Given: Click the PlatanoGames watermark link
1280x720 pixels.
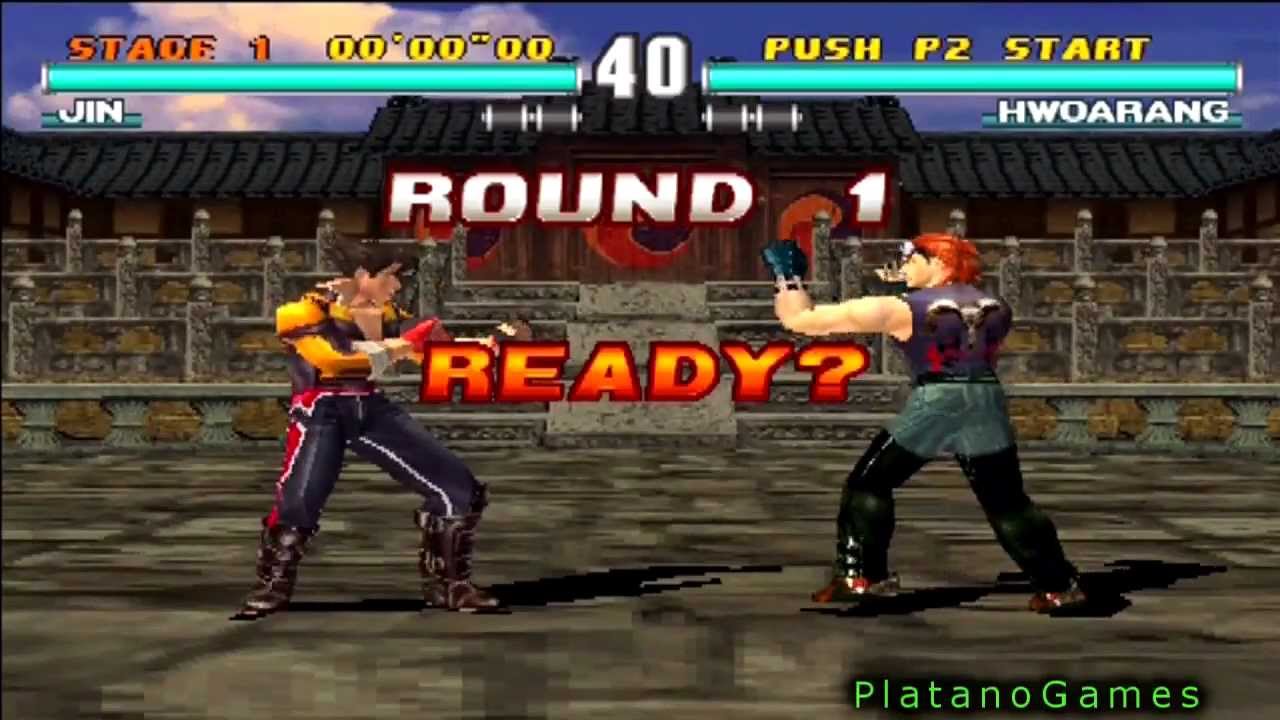Looking at the screenshot, I should pos(1024,691).
